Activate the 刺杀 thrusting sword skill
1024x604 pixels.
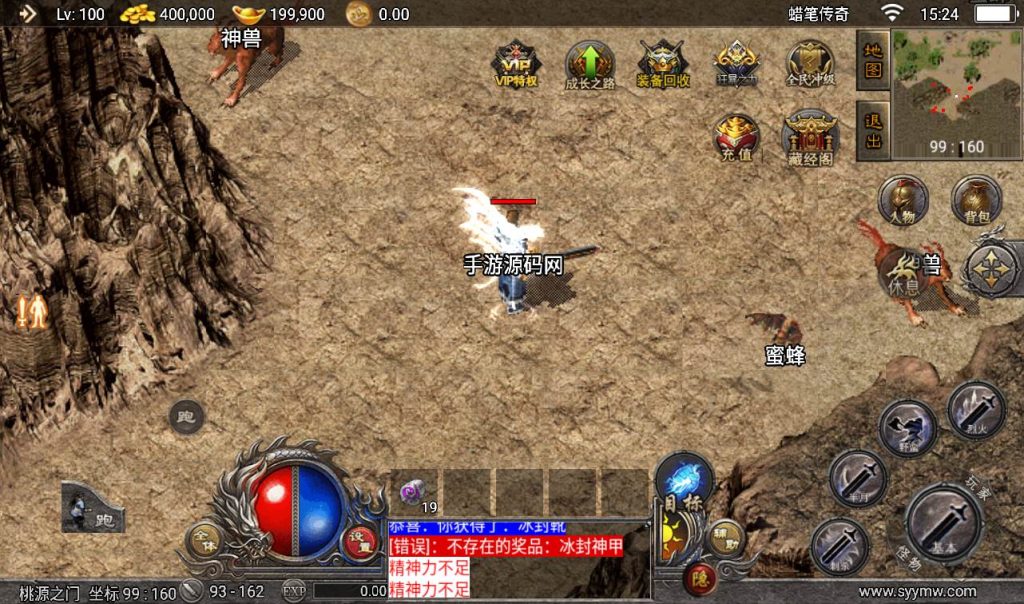coord(838,546)
